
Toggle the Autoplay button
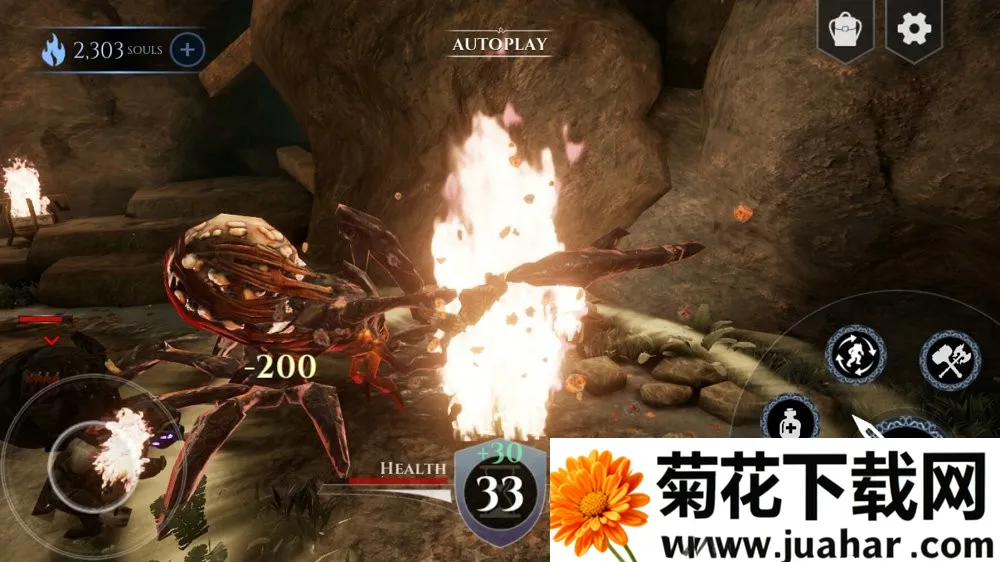coord(499,44)
